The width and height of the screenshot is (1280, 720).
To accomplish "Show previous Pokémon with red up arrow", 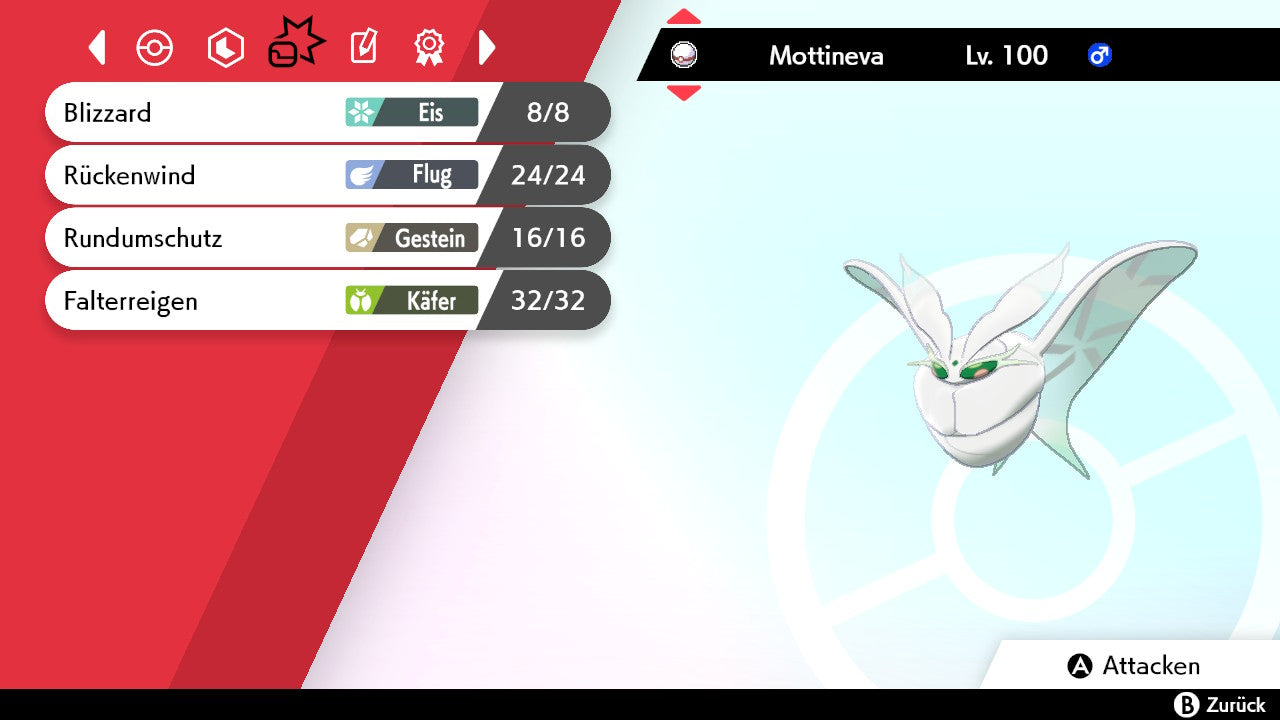I will tap(683, 16).
